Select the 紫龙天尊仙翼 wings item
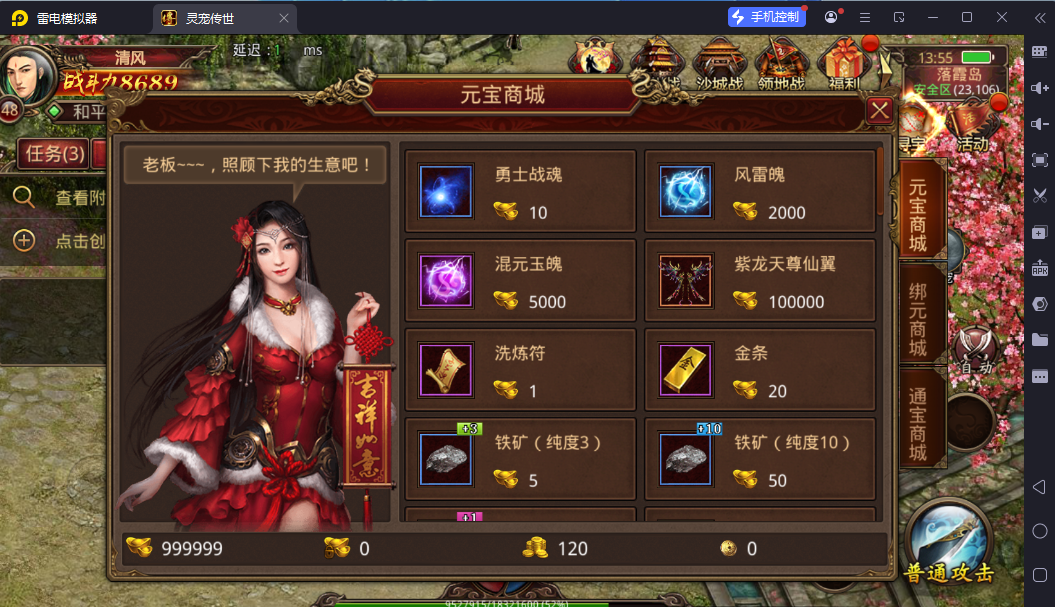This screenshot has width=1055, height=607. click(760, 281)
